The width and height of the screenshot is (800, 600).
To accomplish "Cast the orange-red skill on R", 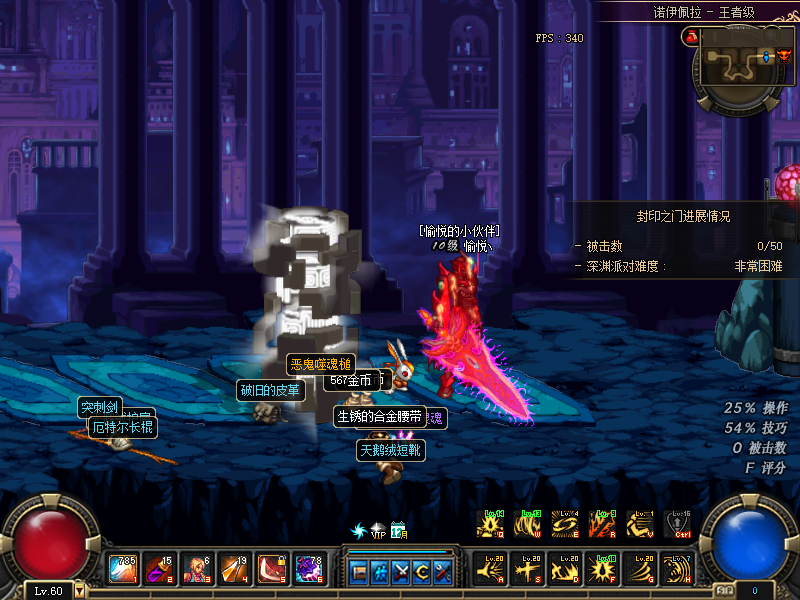I will pyautogui.click(x=602, y=524).
